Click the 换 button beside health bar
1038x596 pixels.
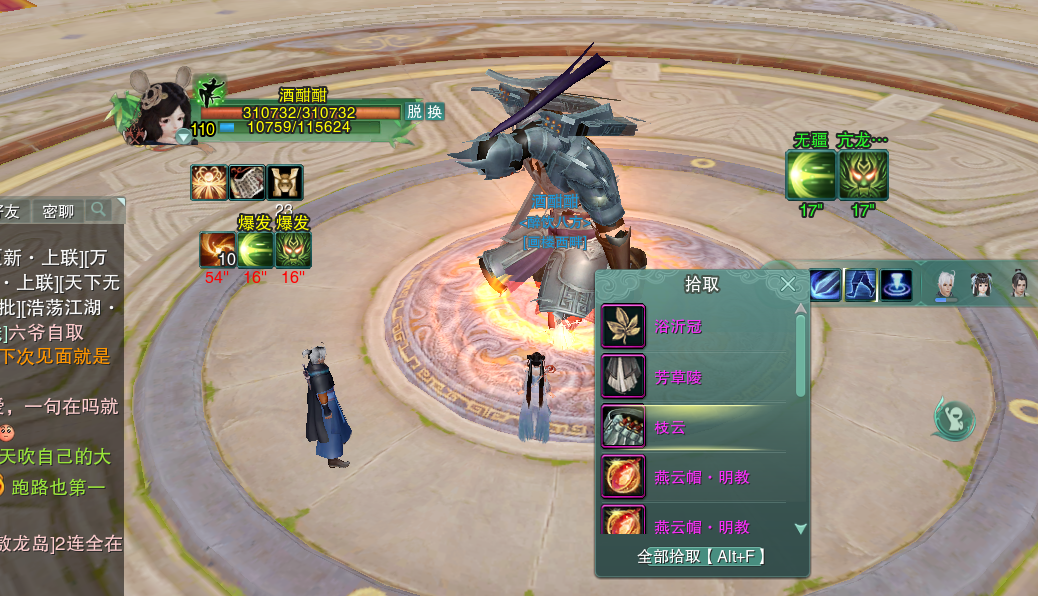coord(435,112)
